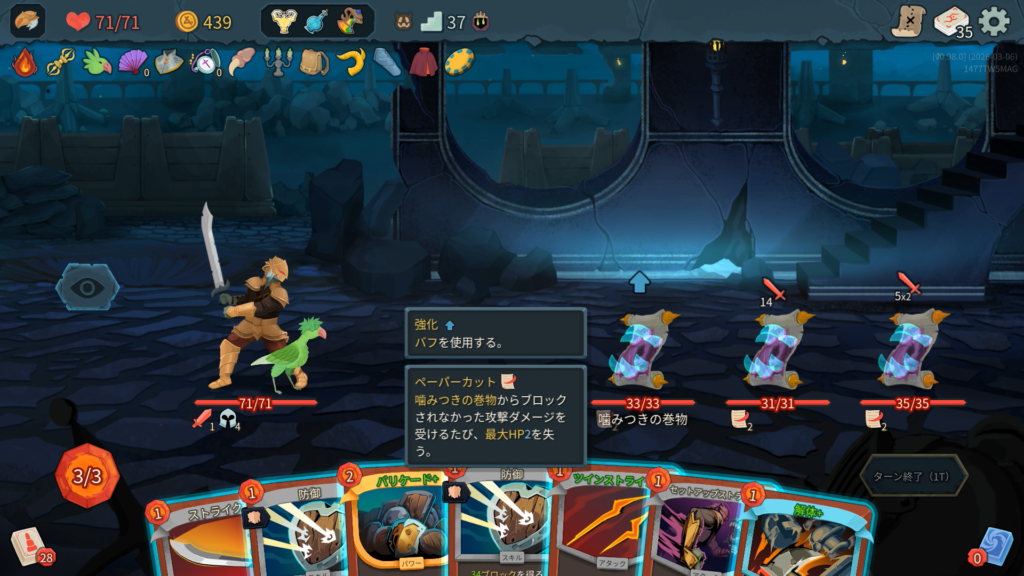
Task: Toggle the hexagonal eye visibility button
Action: 87,288
